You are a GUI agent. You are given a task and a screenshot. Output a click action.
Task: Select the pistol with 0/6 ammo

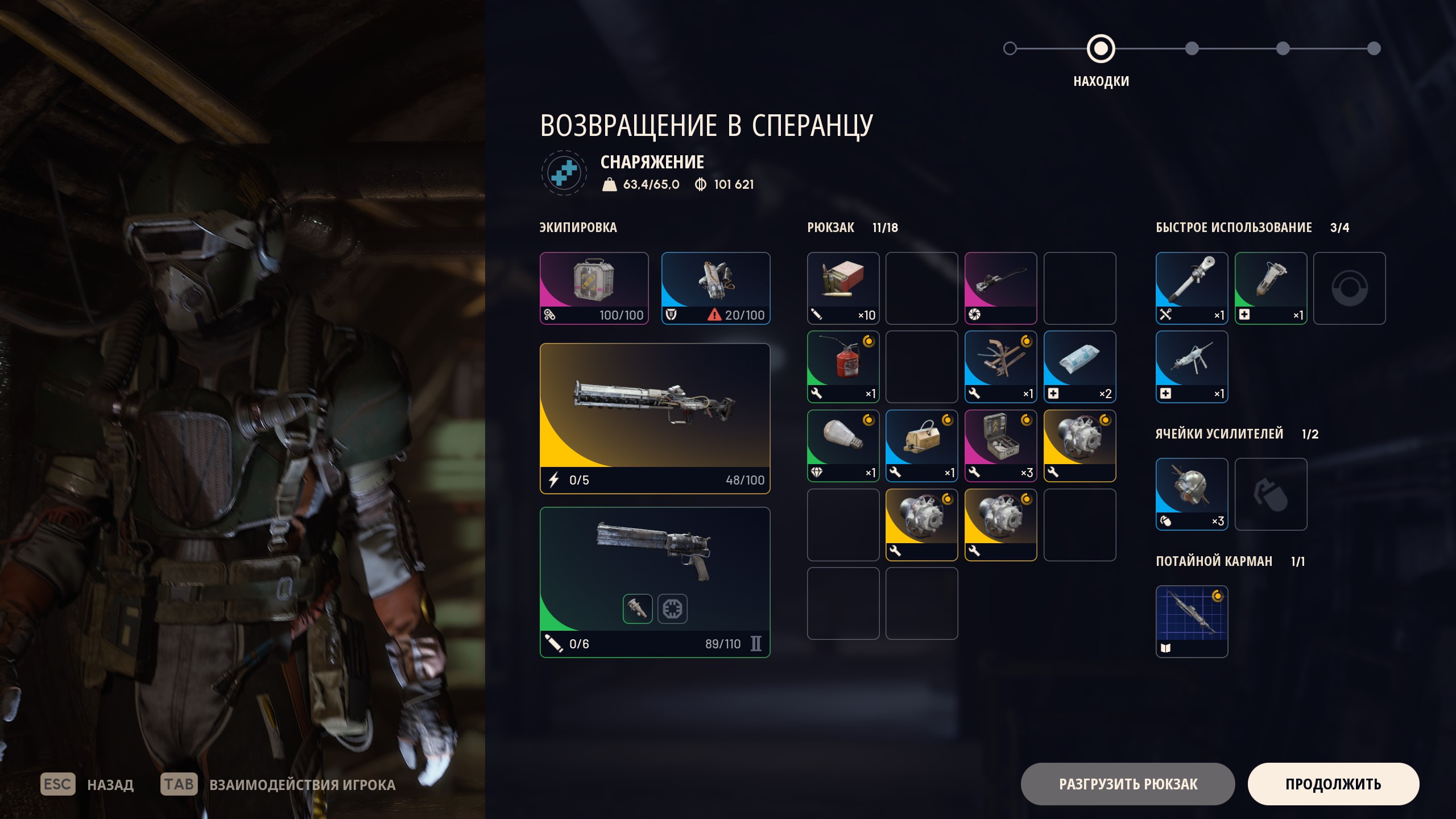click(x=655, y=582)
